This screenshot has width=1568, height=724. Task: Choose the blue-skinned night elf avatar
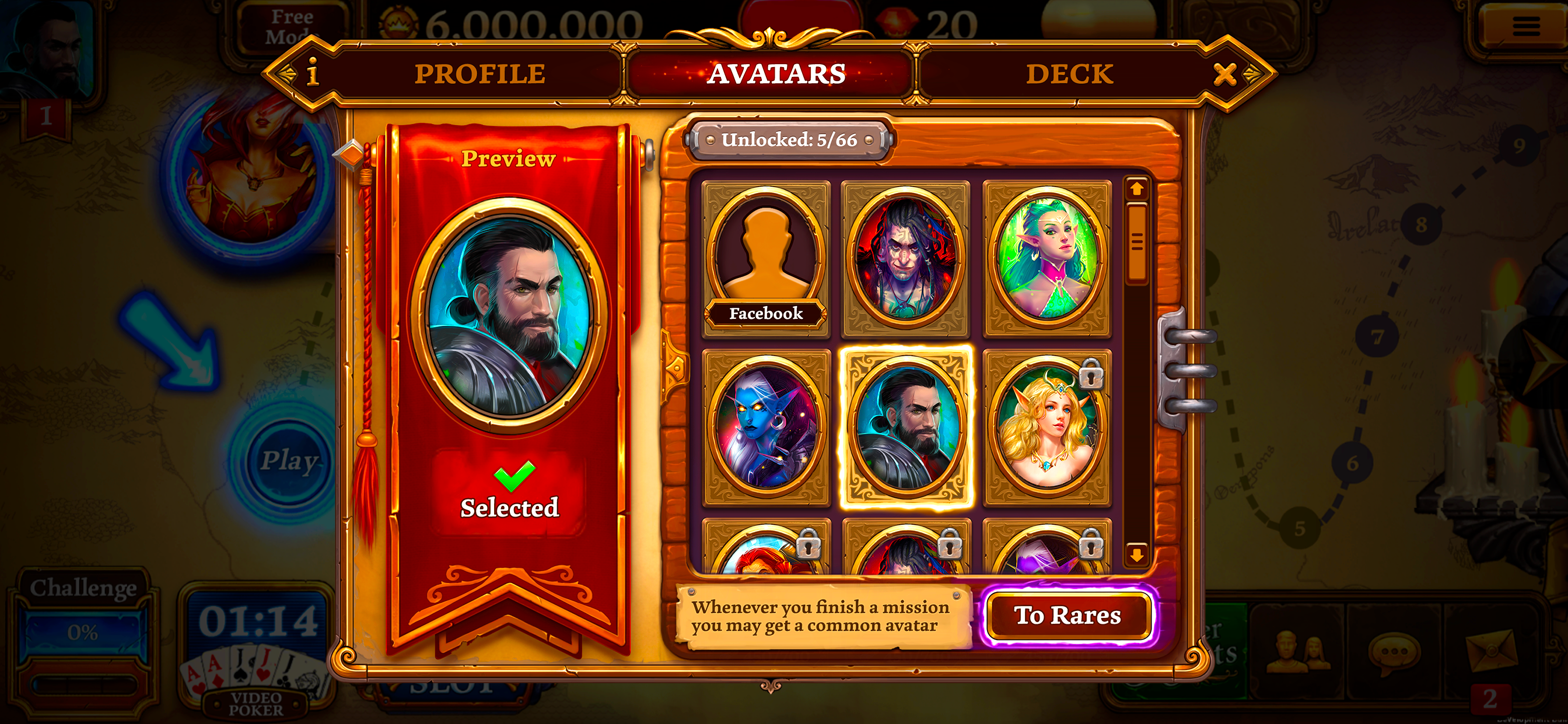coord(766,426)
